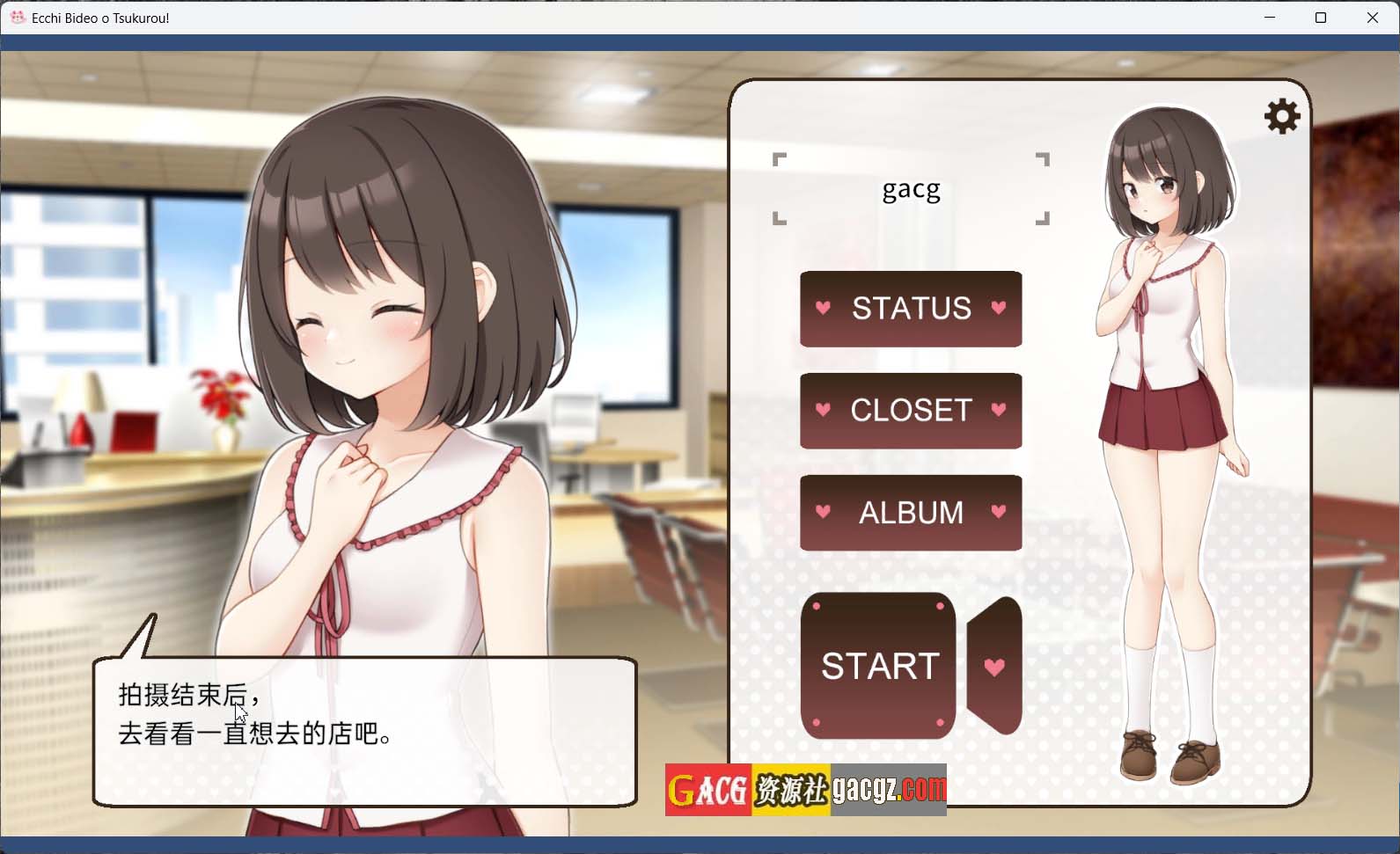Minimize the game window
Viewport: 1400px width, 854px height.
[x=1269, y=18]
